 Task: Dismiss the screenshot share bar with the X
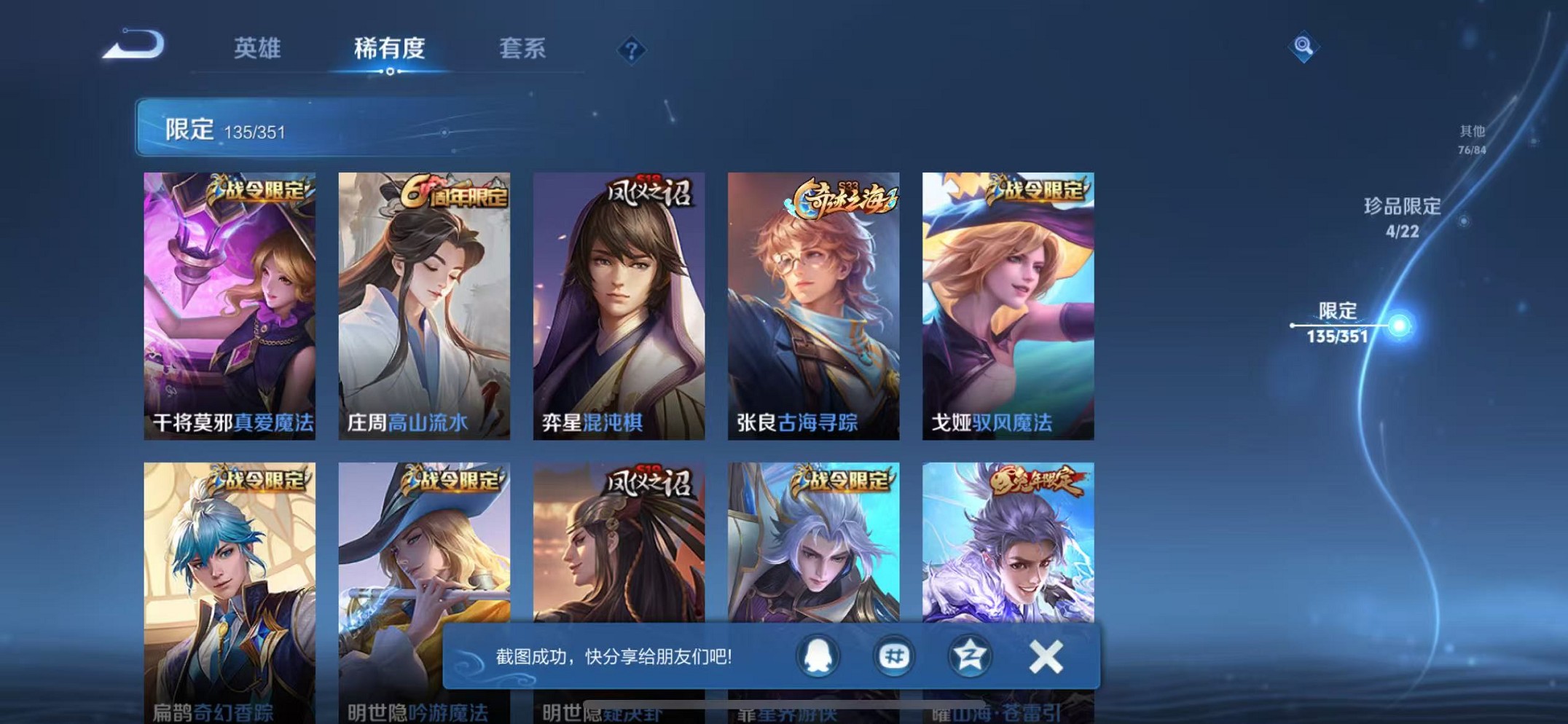pyautogui.click(x=1047, y=655)
